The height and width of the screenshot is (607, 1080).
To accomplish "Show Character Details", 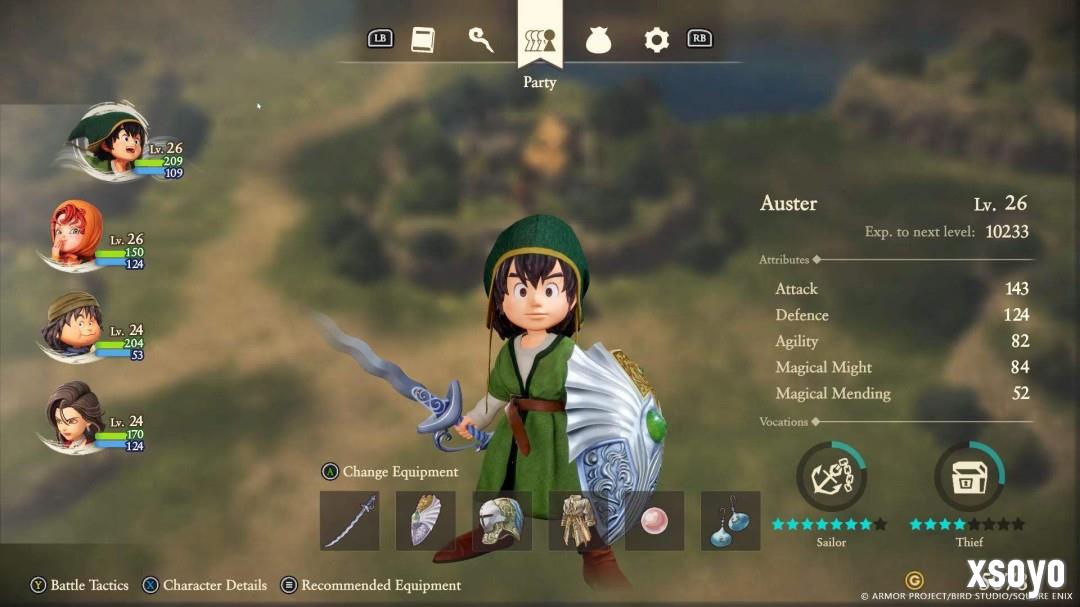I will [205, 585].
